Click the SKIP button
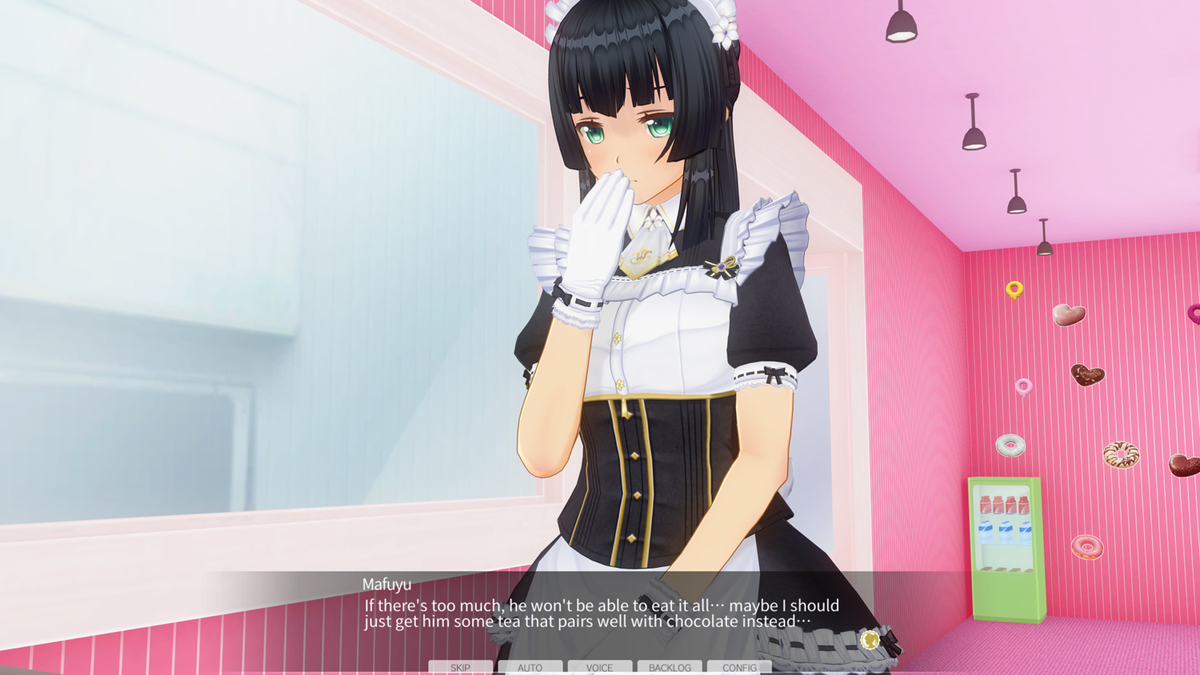This screenshot has width=1200, height=675. point(460,667)
